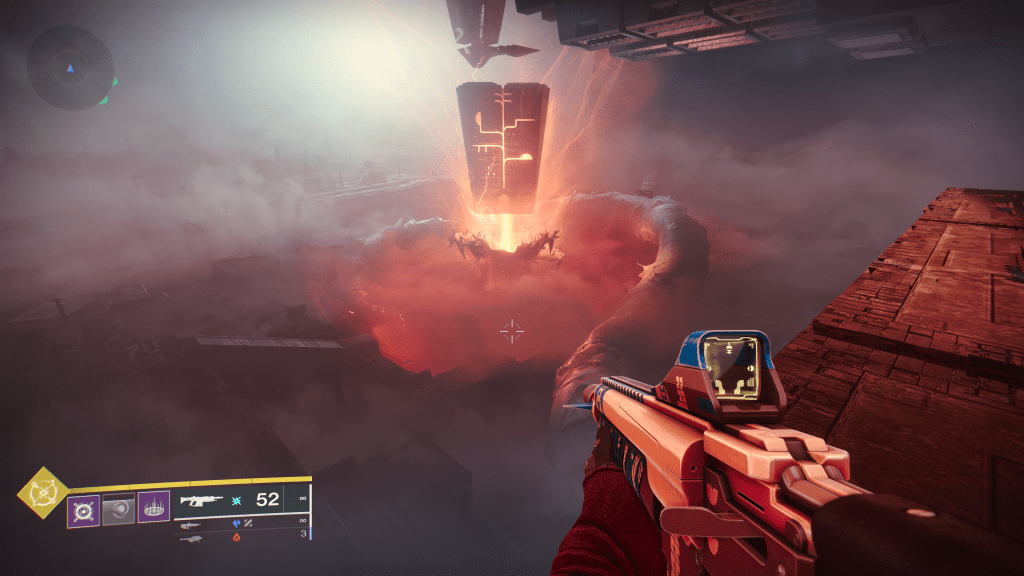Image resolution: width=1024 pixels, height=576 pixels.
Task: Click the circular radar in the corner
Action: click(x=70, y=67)
